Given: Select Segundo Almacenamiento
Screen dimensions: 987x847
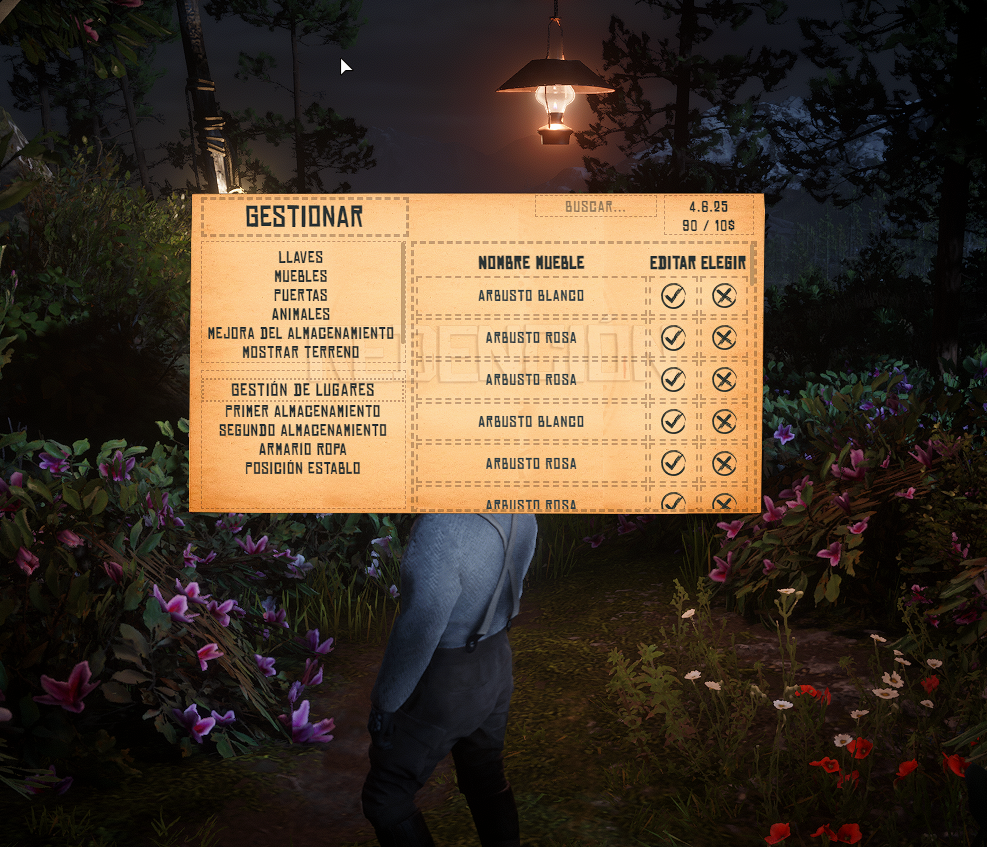Looking at the screenshot, I should pos(302,430).
